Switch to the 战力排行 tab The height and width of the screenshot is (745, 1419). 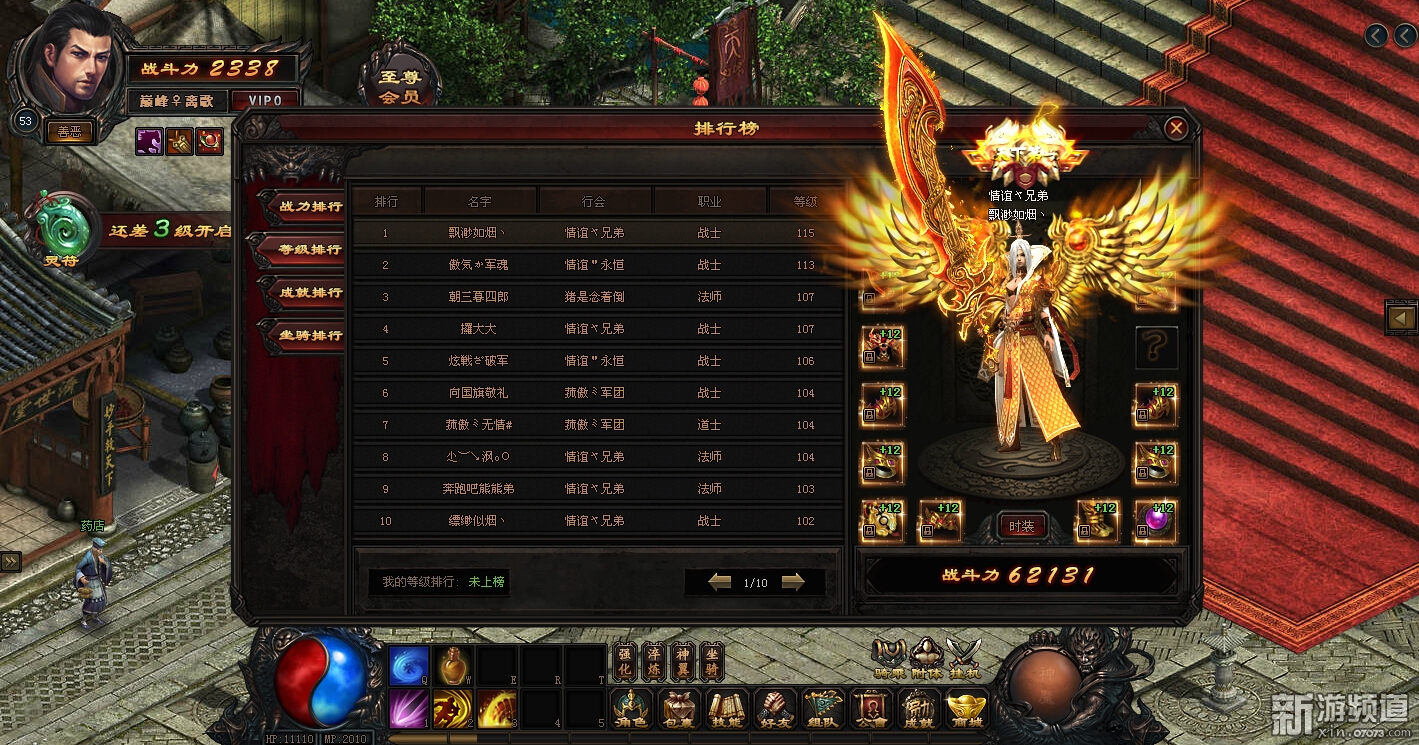(304, 207)
